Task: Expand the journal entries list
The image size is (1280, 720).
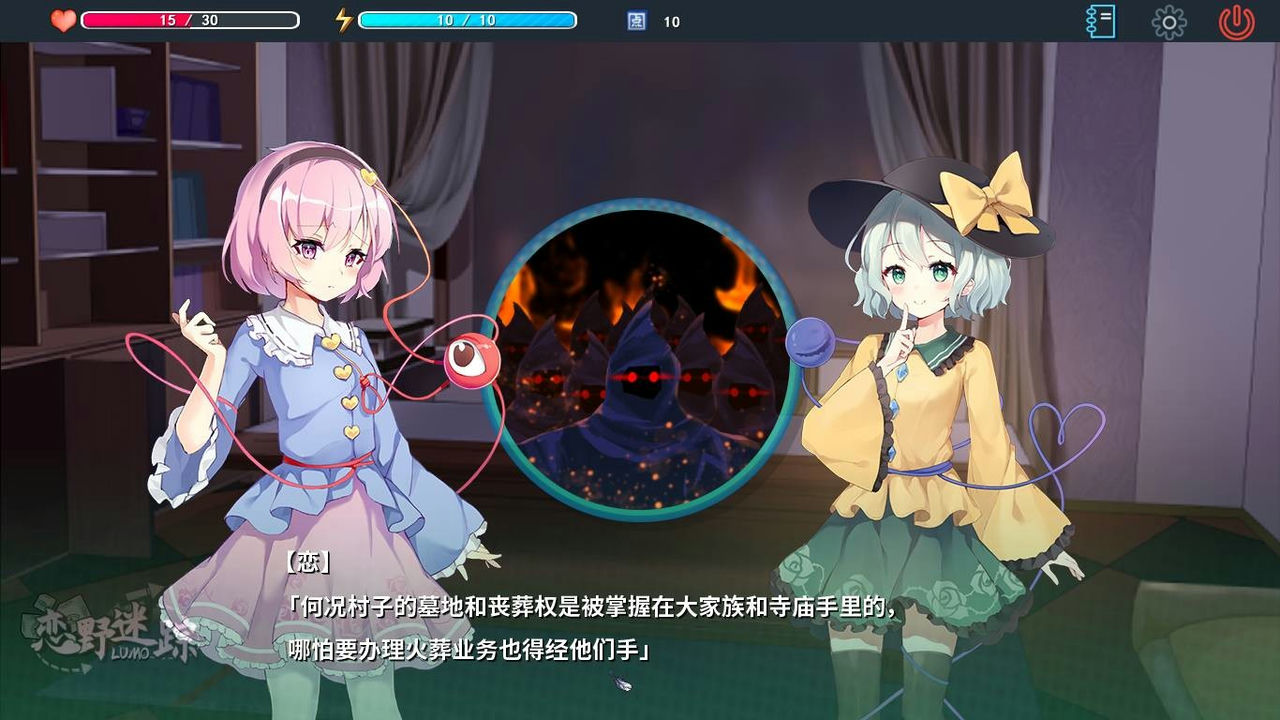Action: pos(1100,20)
